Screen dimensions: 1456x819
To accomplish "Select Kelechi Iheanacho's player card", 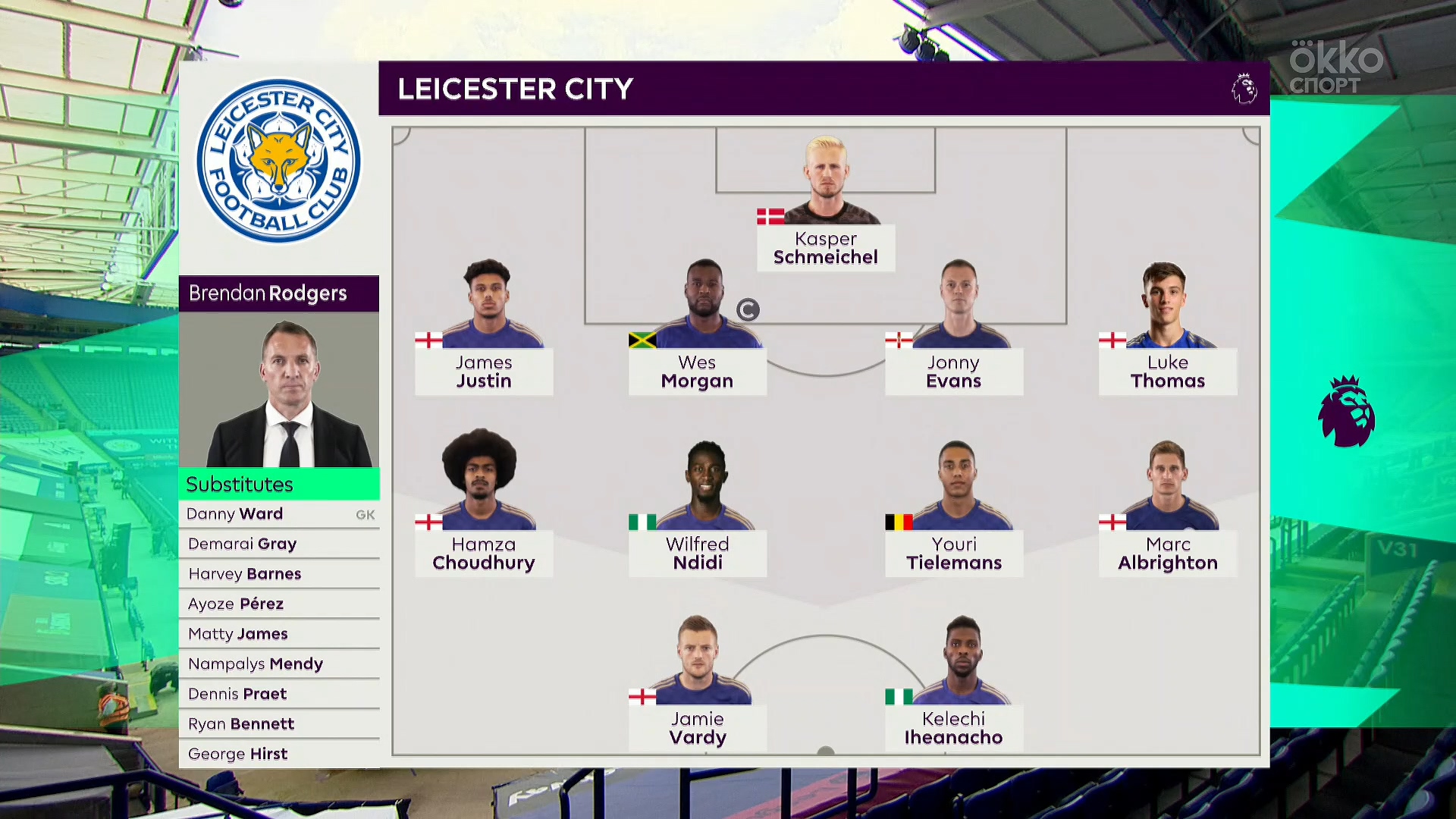I will pyautogui.click(x=953, y=728).
